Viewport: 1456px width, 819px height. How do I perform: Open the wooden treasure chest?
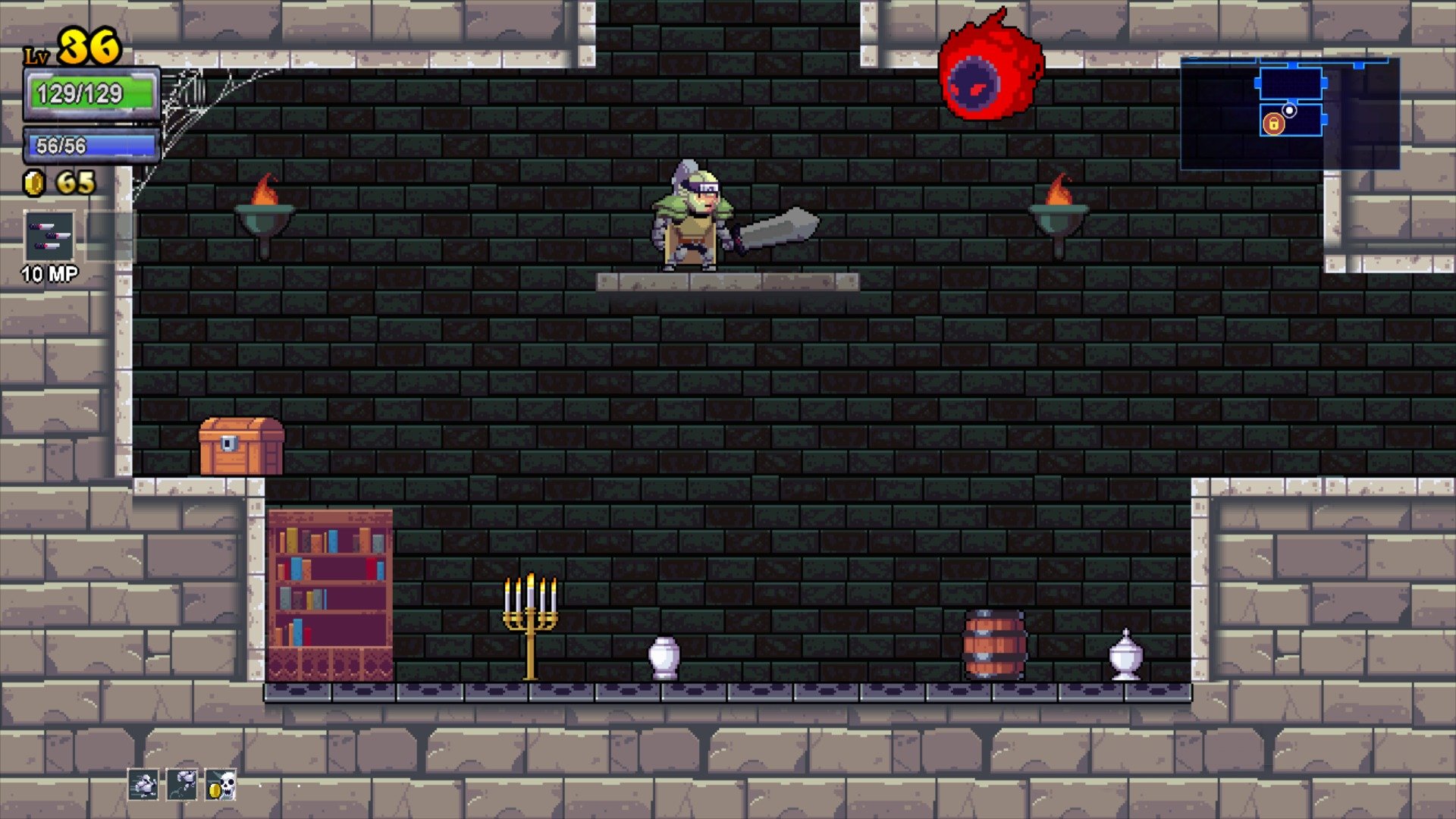coord(241,444)
